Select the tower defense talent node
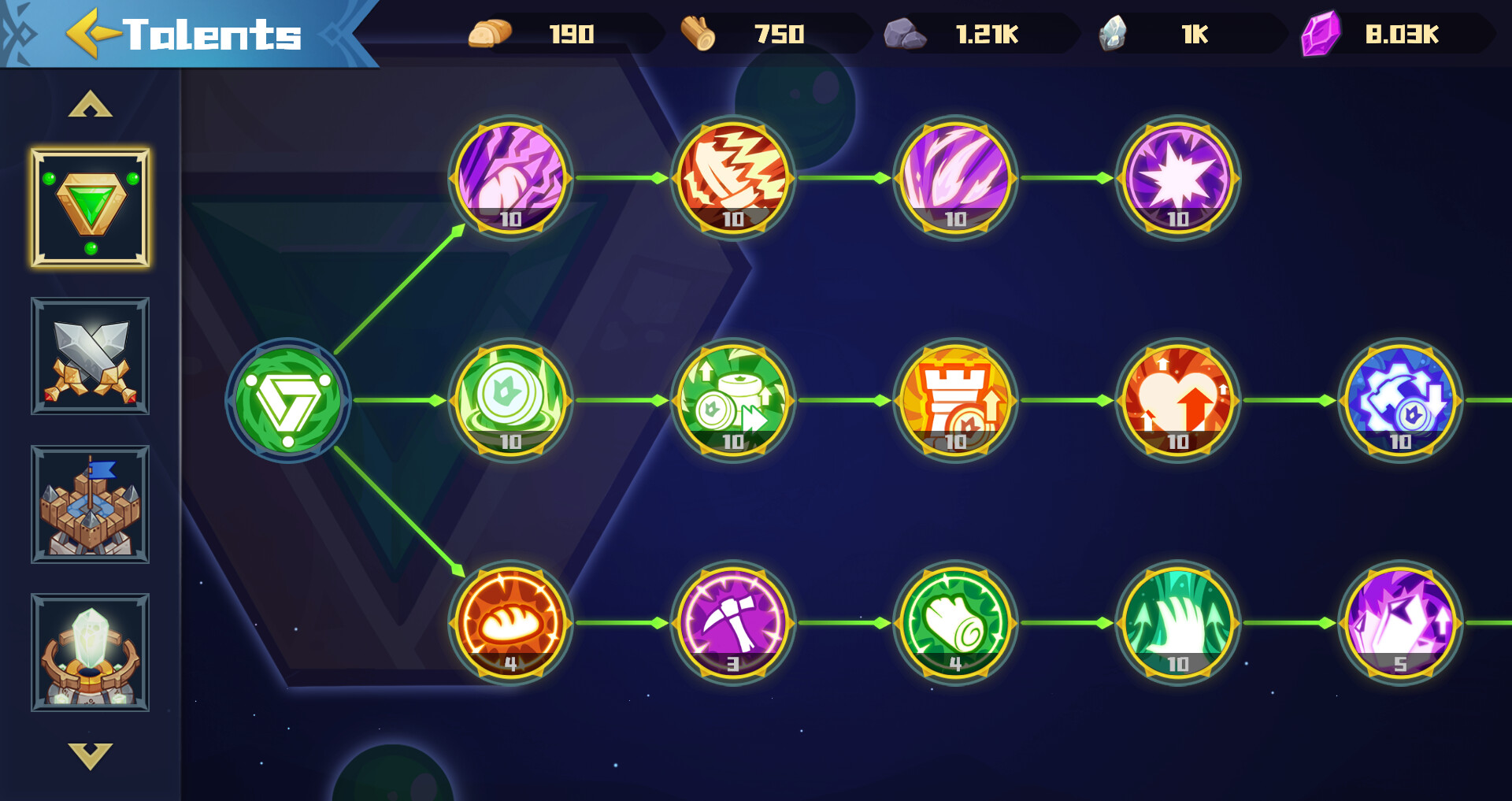 click(x=955, y=402)
